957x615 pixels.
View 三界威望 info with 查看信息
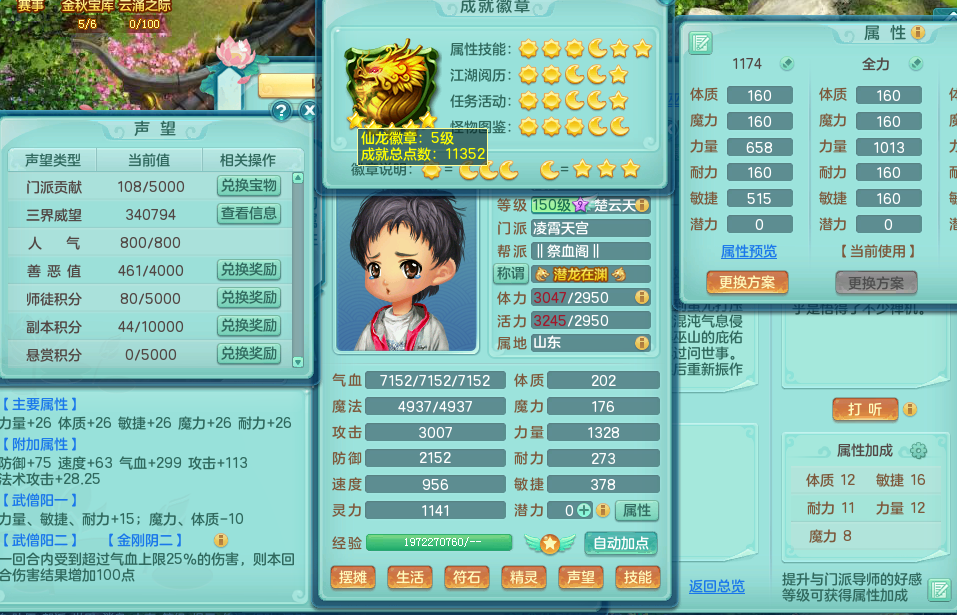click(249, 214)
